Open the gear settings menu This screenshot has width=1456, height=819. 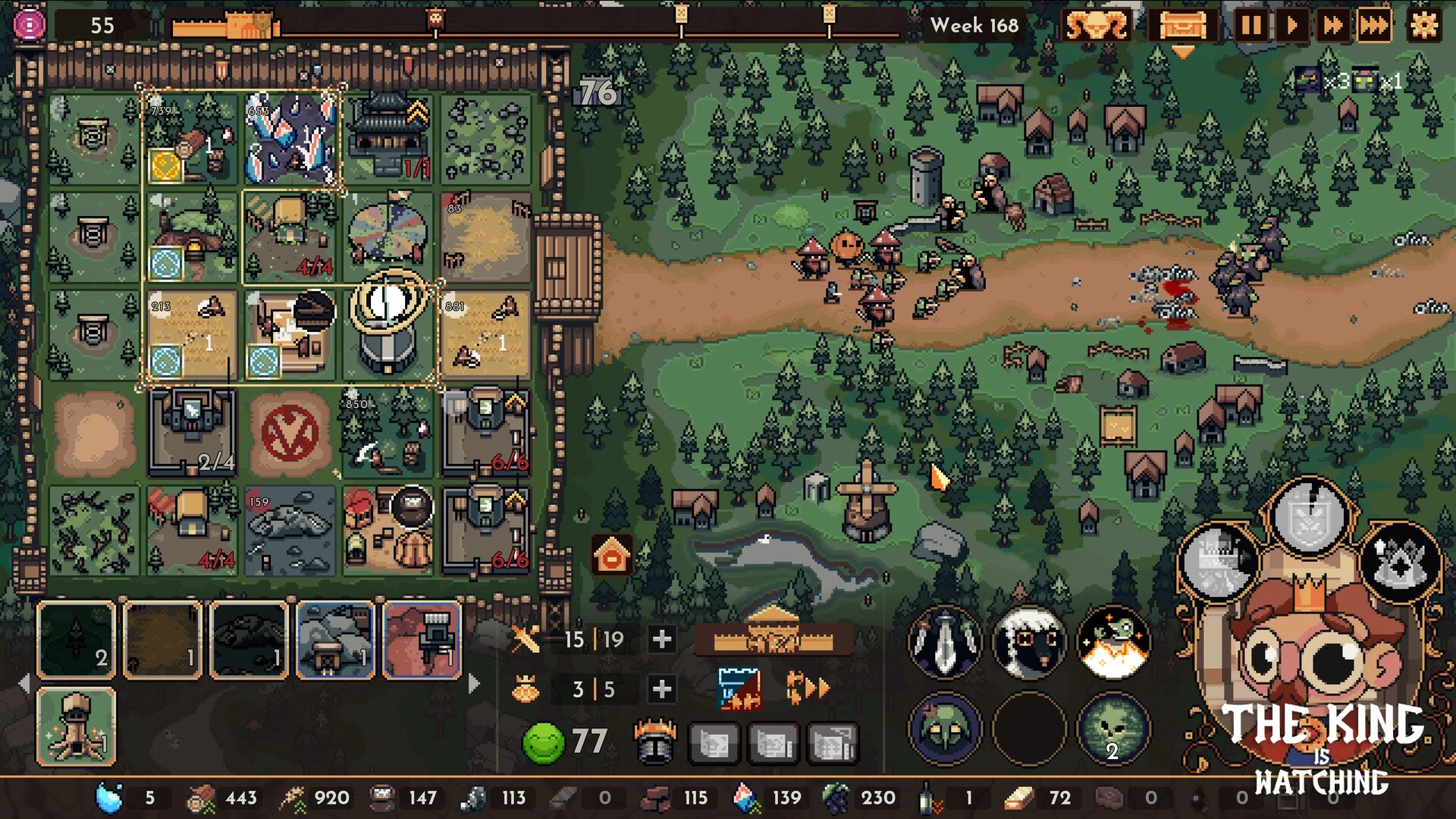pyautogui.click(x=1423, y=26)
